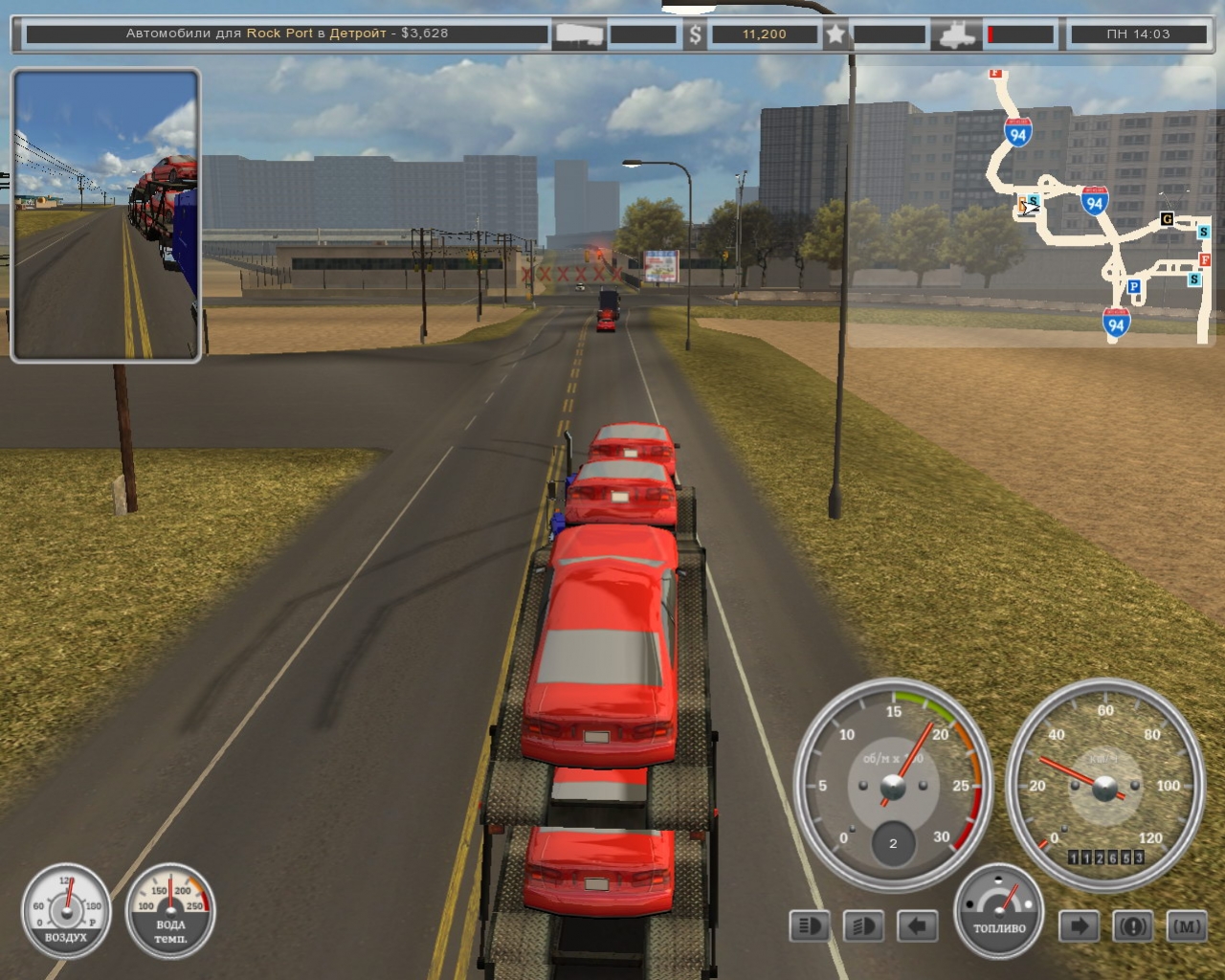Image resolution: width=1225 pixels, height=980 pixels.
Task: Click the (M) button
Action: click(1187, 926)
